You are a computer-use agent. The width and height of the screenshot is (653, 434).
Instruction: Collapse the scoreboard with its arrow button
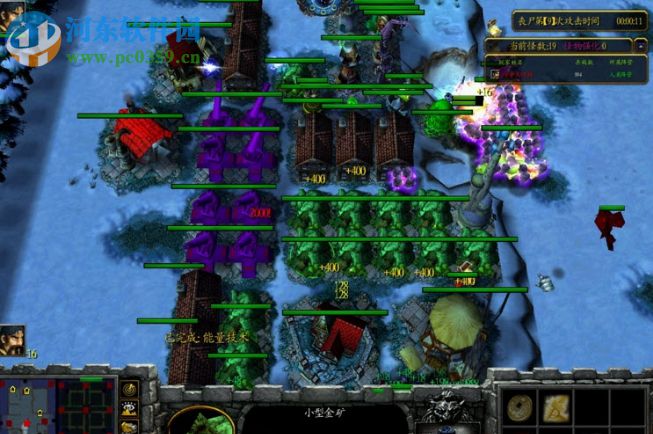pyautogui.click(x=639, y=46)
